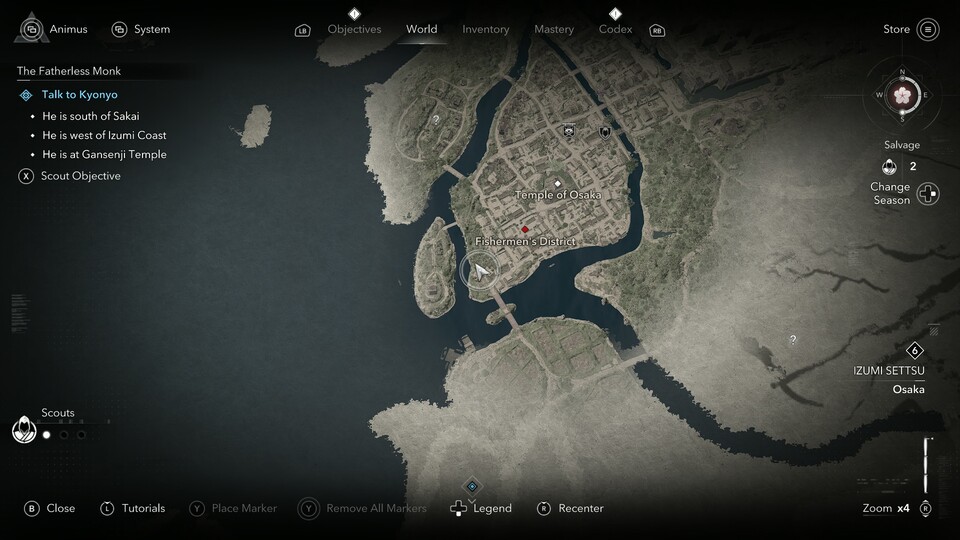Click the red marker in Fishermen's District
This screenshot has width=960, height=540.
click(524, 229)
